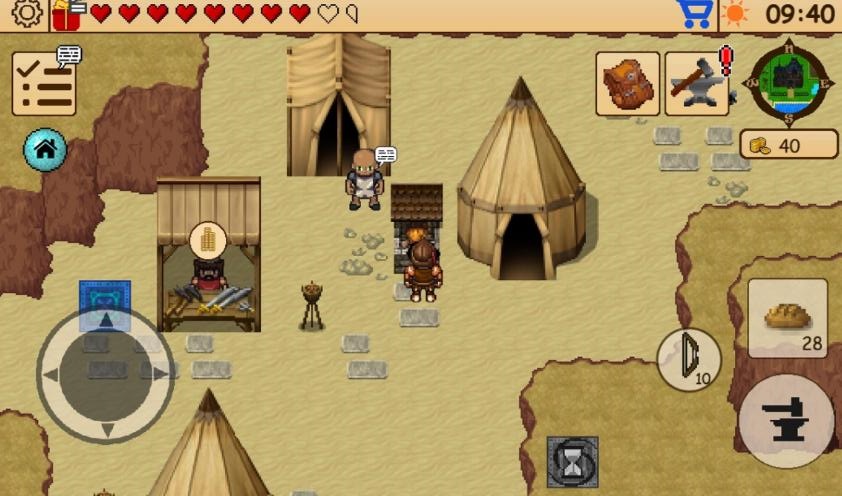Screen dimensions: 842x496
Task: Select the bow weapon button
Action: 689,359
